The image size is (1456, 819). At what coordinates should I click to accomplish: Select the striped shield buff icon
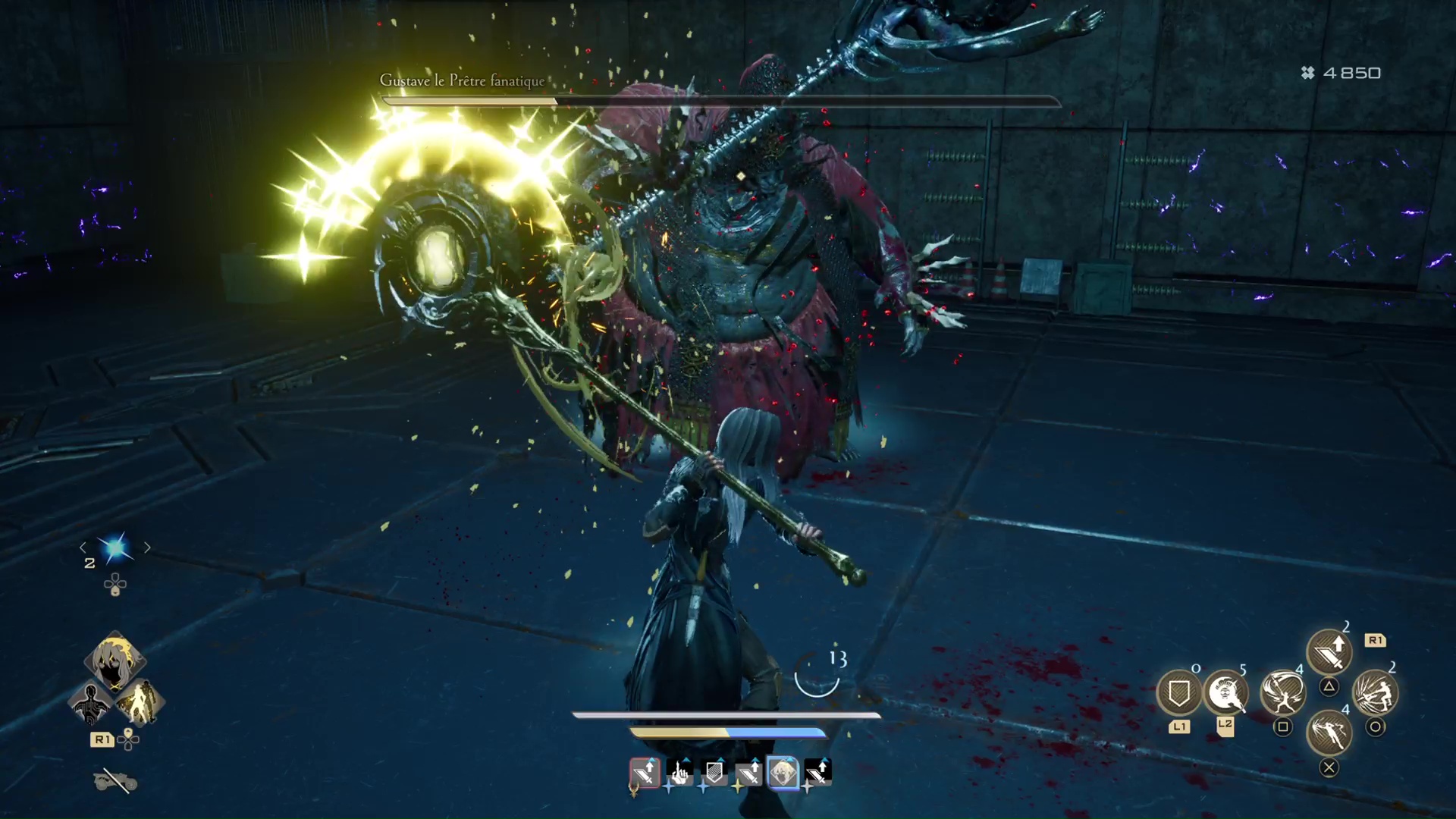click(714, 773)
